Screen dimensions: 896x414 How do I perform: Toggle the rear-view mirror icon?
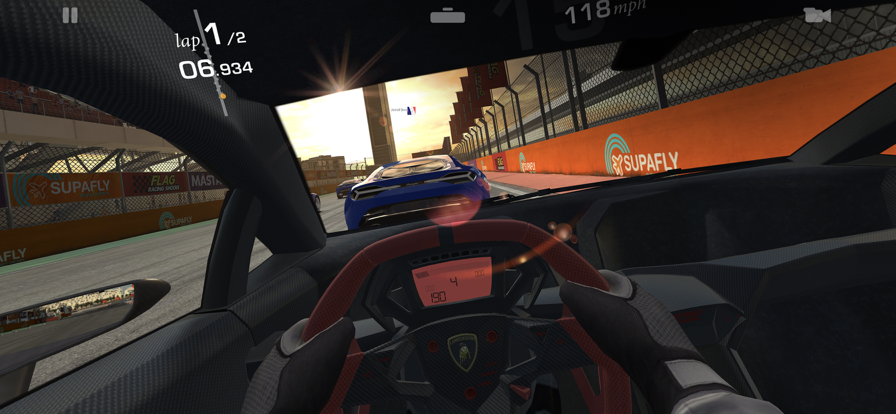tap(447, 16)
